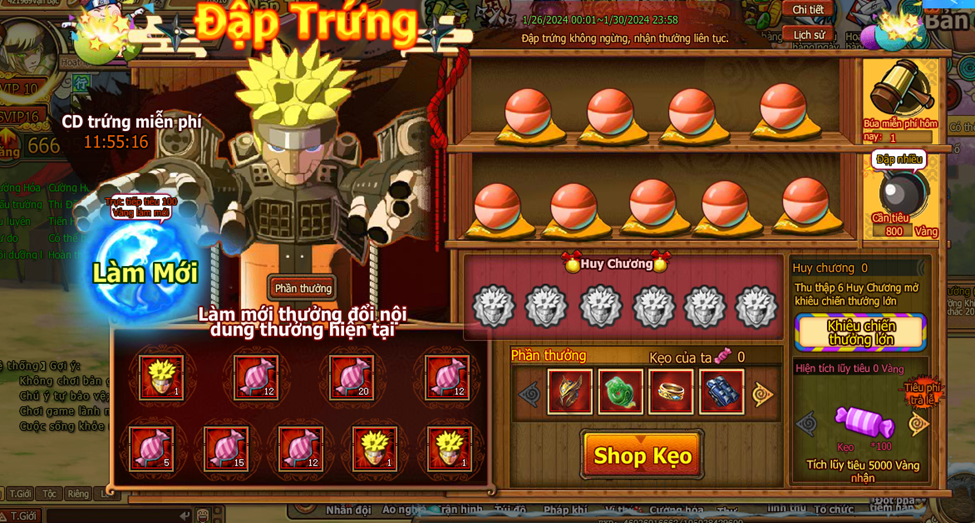This screenshot has width=975, height=523.
Task: Go to next accumulated-spending reward arrow
Action: (918, 424)
